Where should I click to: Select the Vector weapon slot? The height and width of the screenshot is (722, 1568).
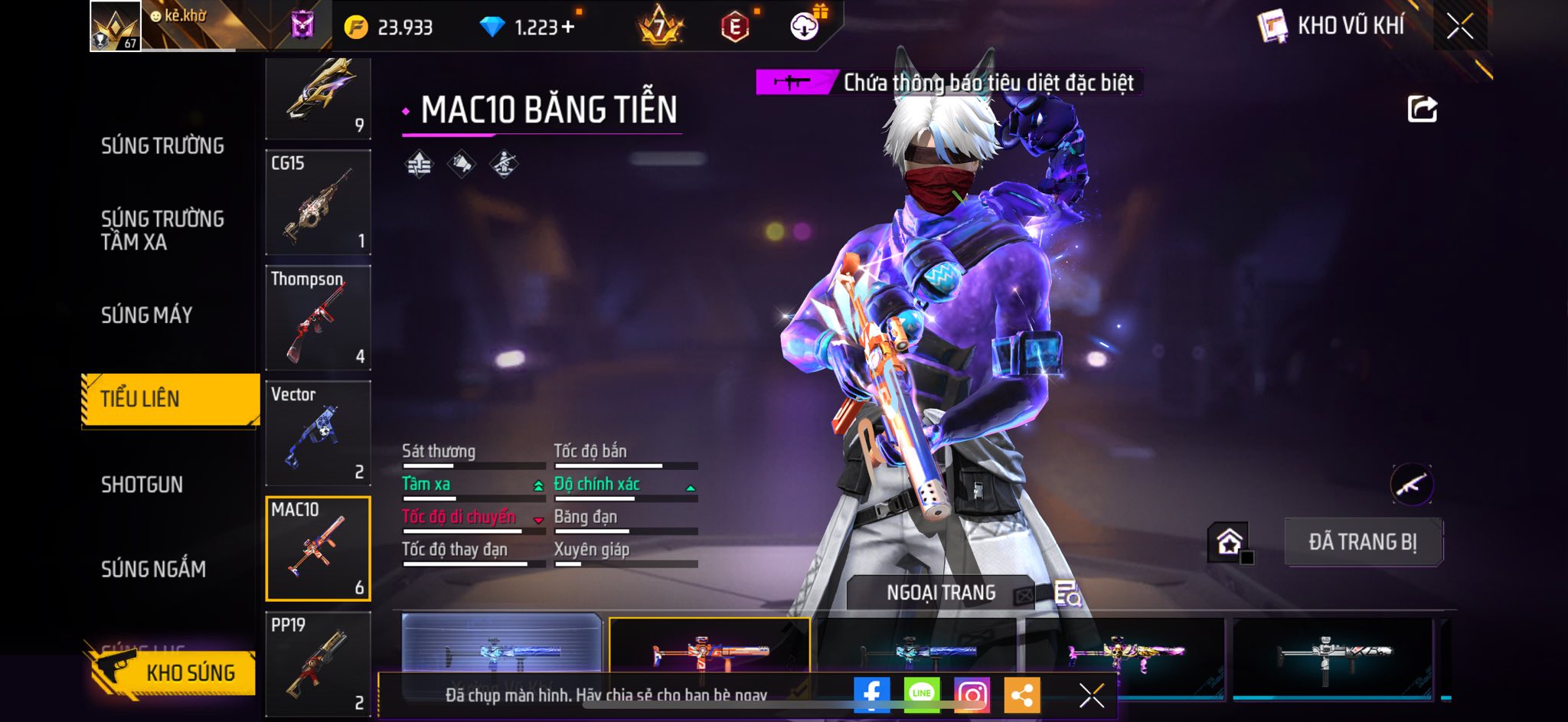pyautogui.click(x=318, y=433)
